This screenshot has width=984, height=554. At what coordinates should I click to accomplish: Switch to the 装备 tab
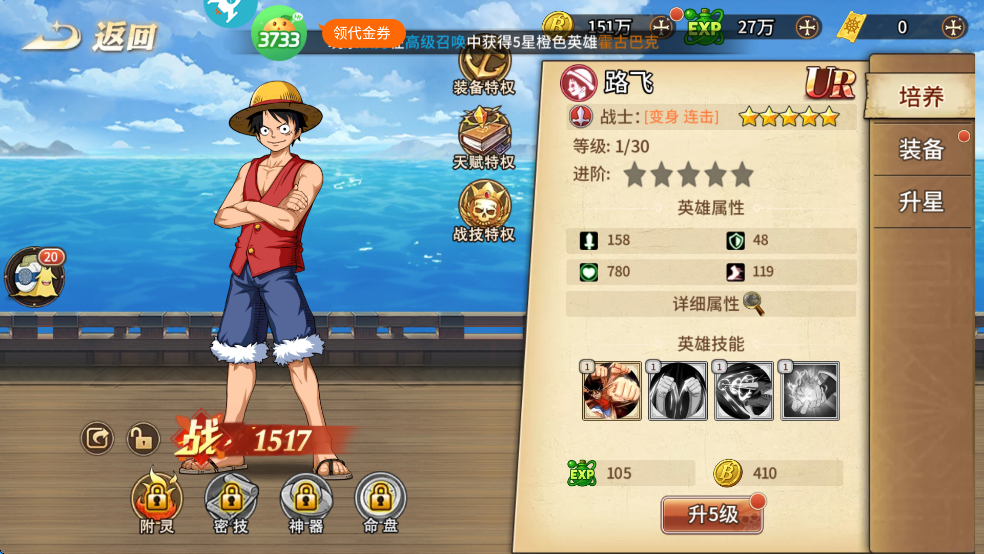click(x=921, y=150)
